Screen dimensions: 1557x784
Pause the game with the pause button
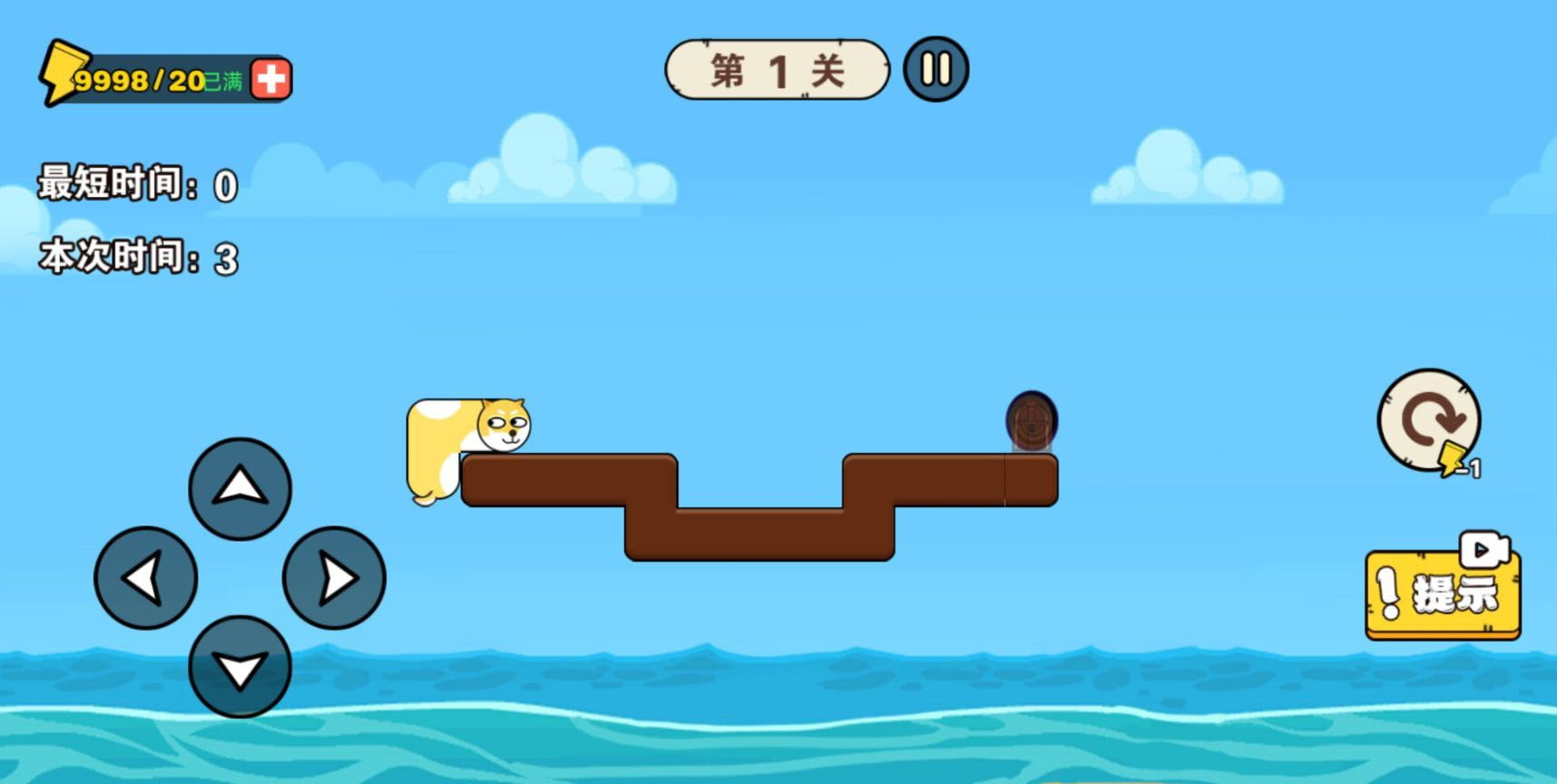pos(936,69)
